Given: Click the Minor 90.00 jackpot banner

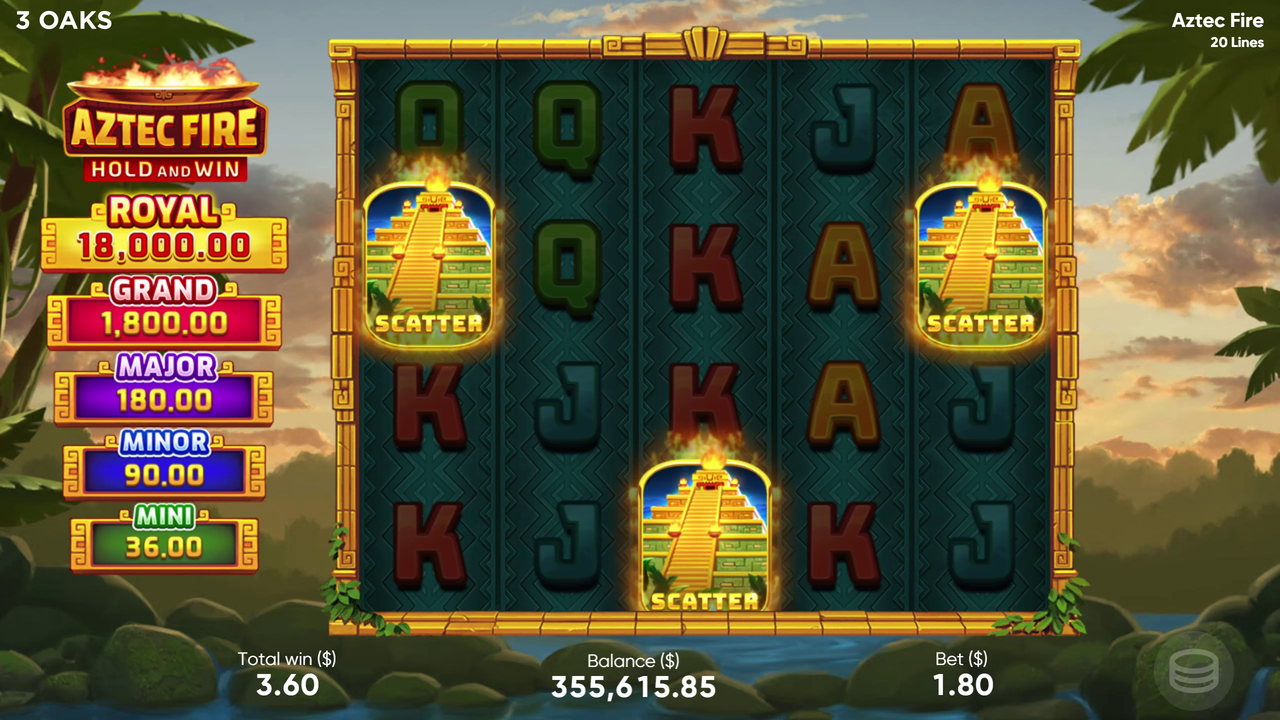Looking at the screenshot, I should tap(163, 458).
